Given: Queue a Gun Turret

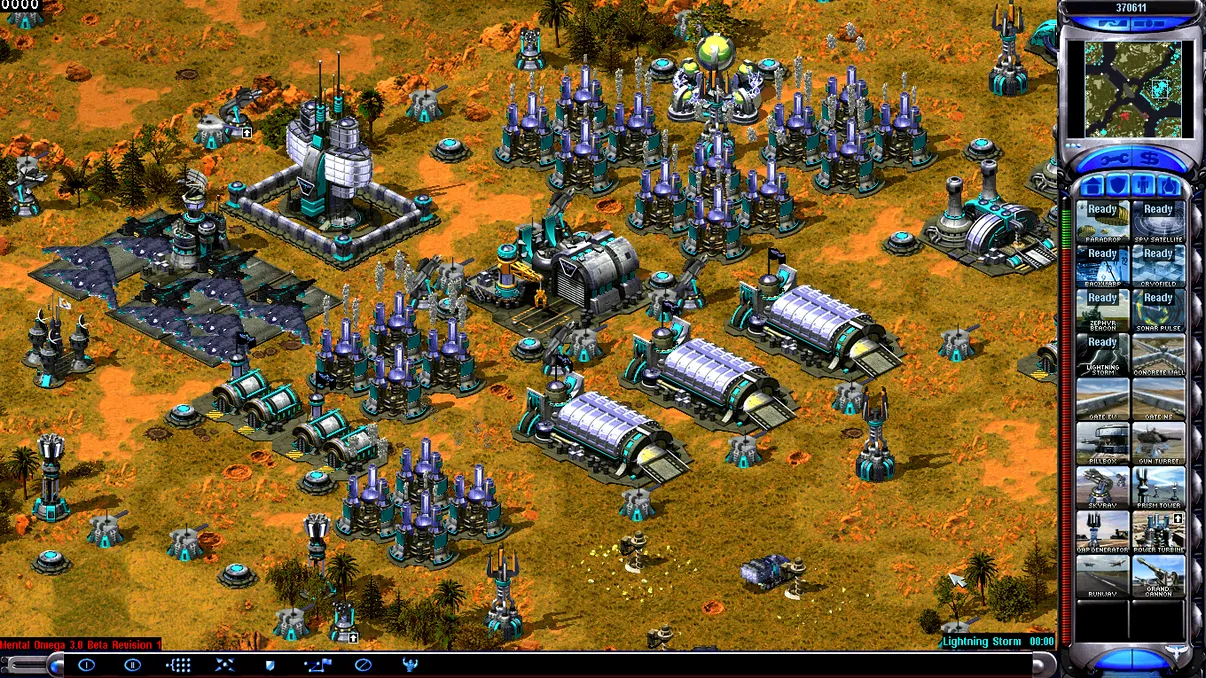Looking at the screenshot, I should click(1158, 442).
